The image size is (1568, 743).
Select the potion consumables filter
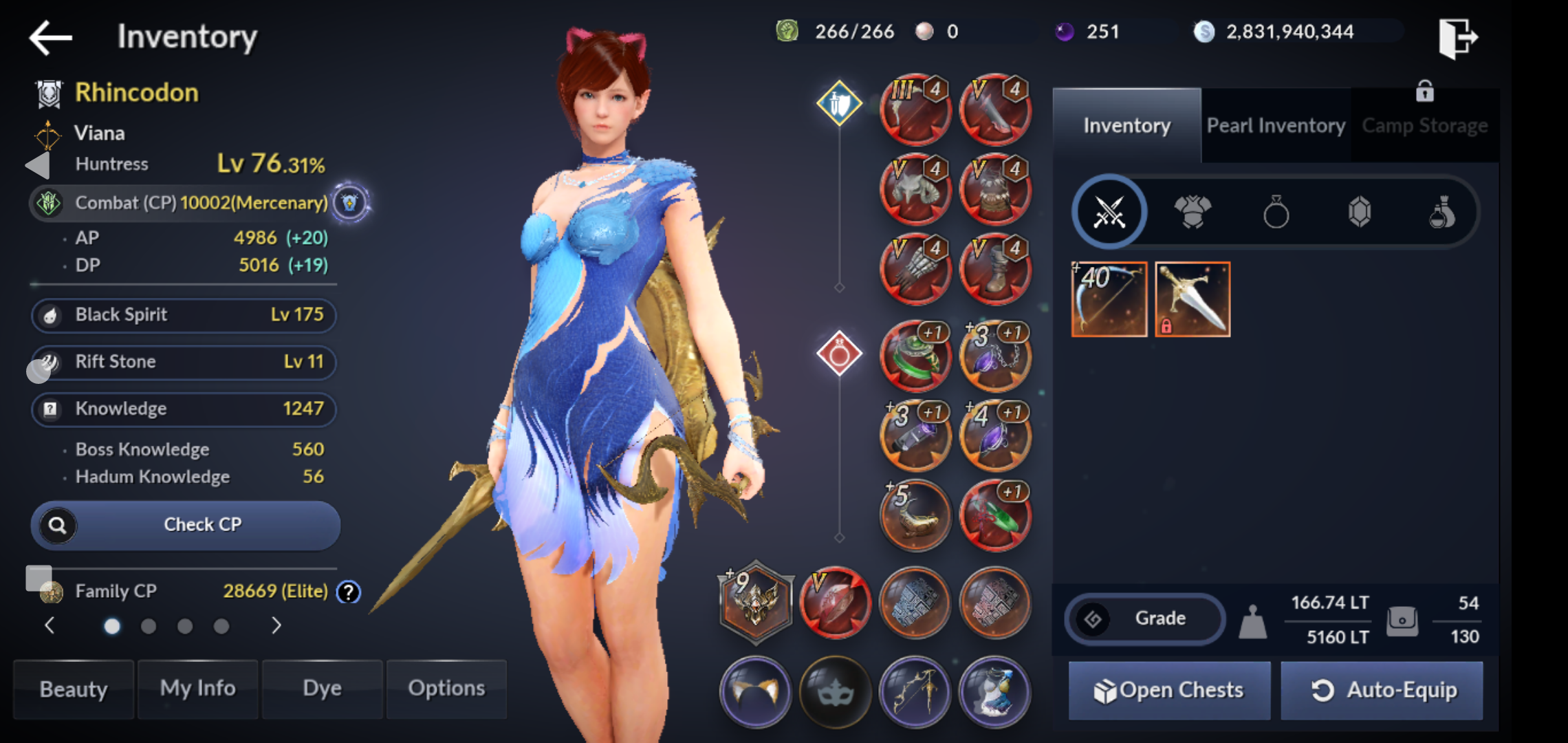(1442, 212)
